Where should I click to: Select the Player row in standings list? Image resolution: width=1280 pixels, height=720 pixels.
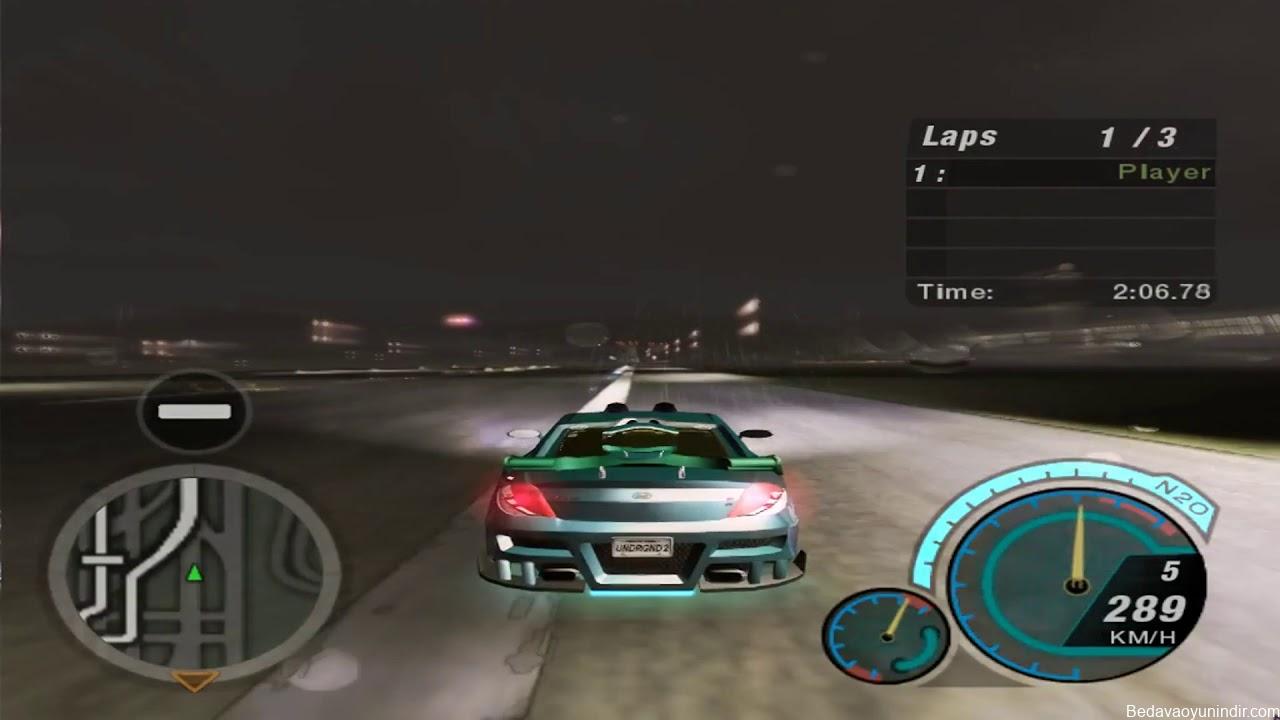coord(1061,173)
